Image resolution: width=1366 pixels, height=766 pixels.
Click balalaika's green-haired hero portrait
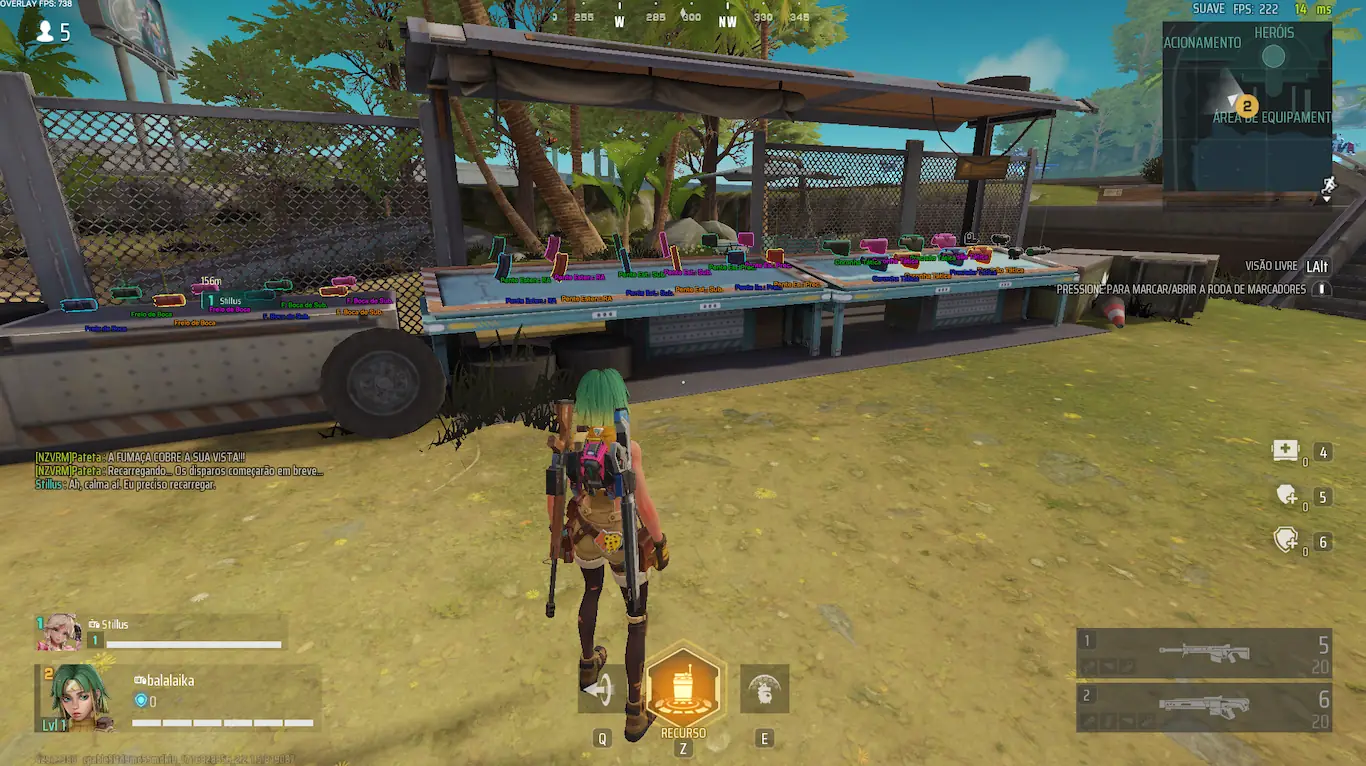point(78,695)
